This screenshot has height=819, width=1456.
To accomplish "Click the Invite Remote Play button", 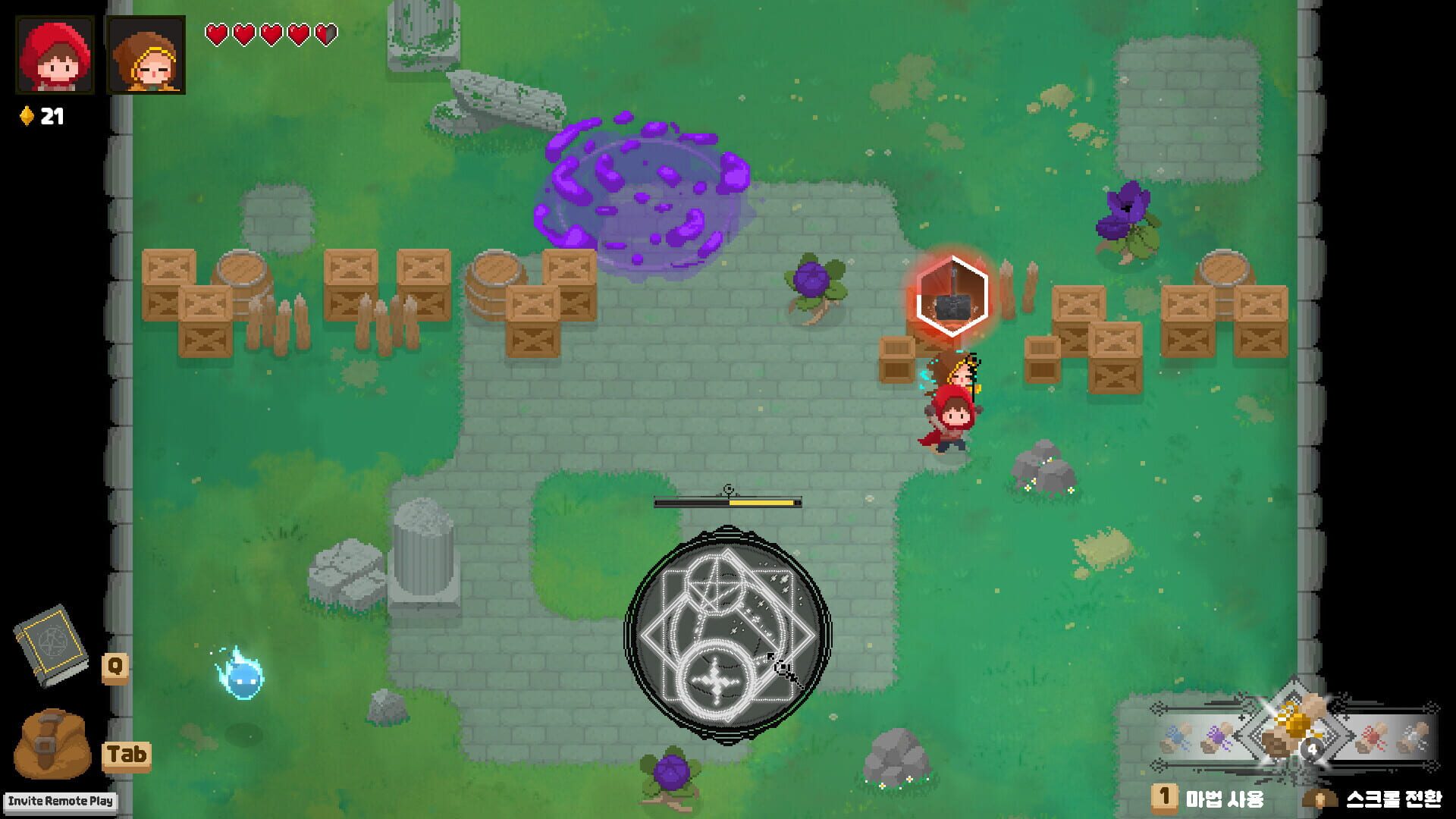I will pos(61,800).
